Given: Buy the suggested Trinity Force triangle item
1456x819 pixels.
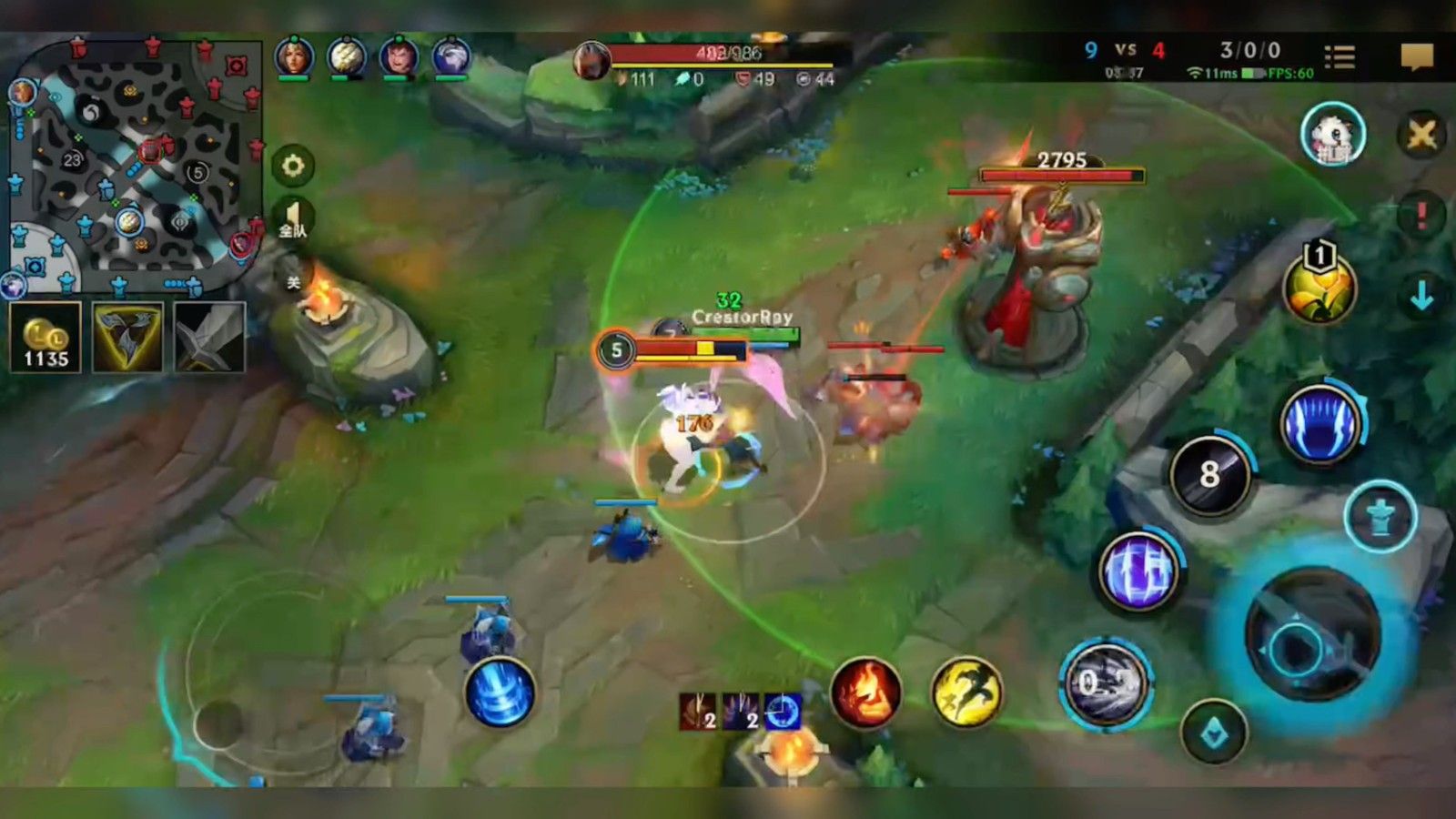Looking at the screenshot, I should pyautogui.click(x=128, y=338).
